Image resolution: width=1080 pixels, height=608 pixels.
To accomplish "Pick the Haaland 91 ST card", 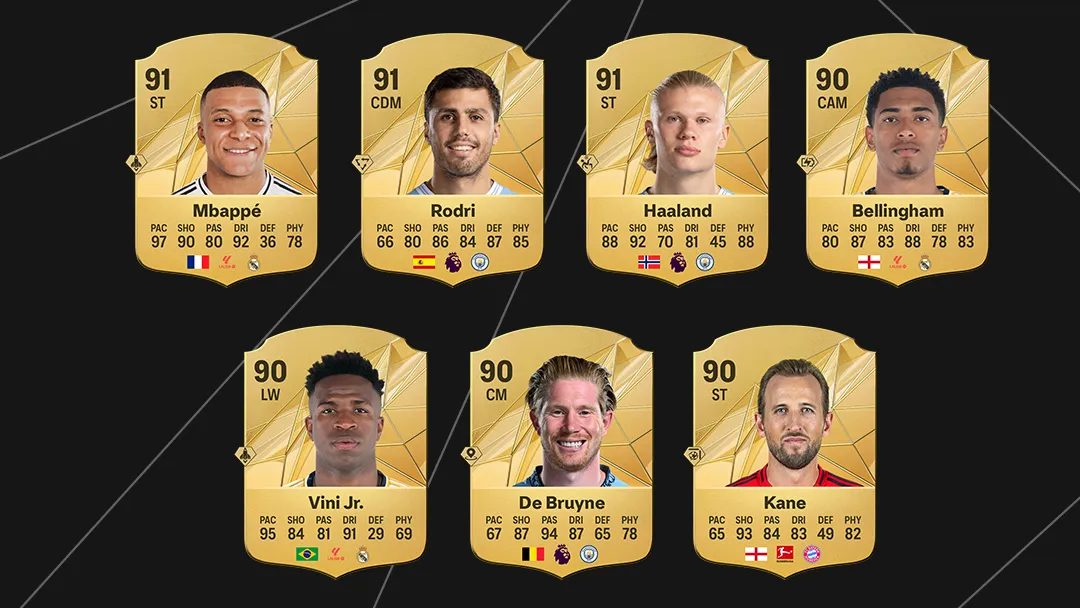I will click(677, 160).
